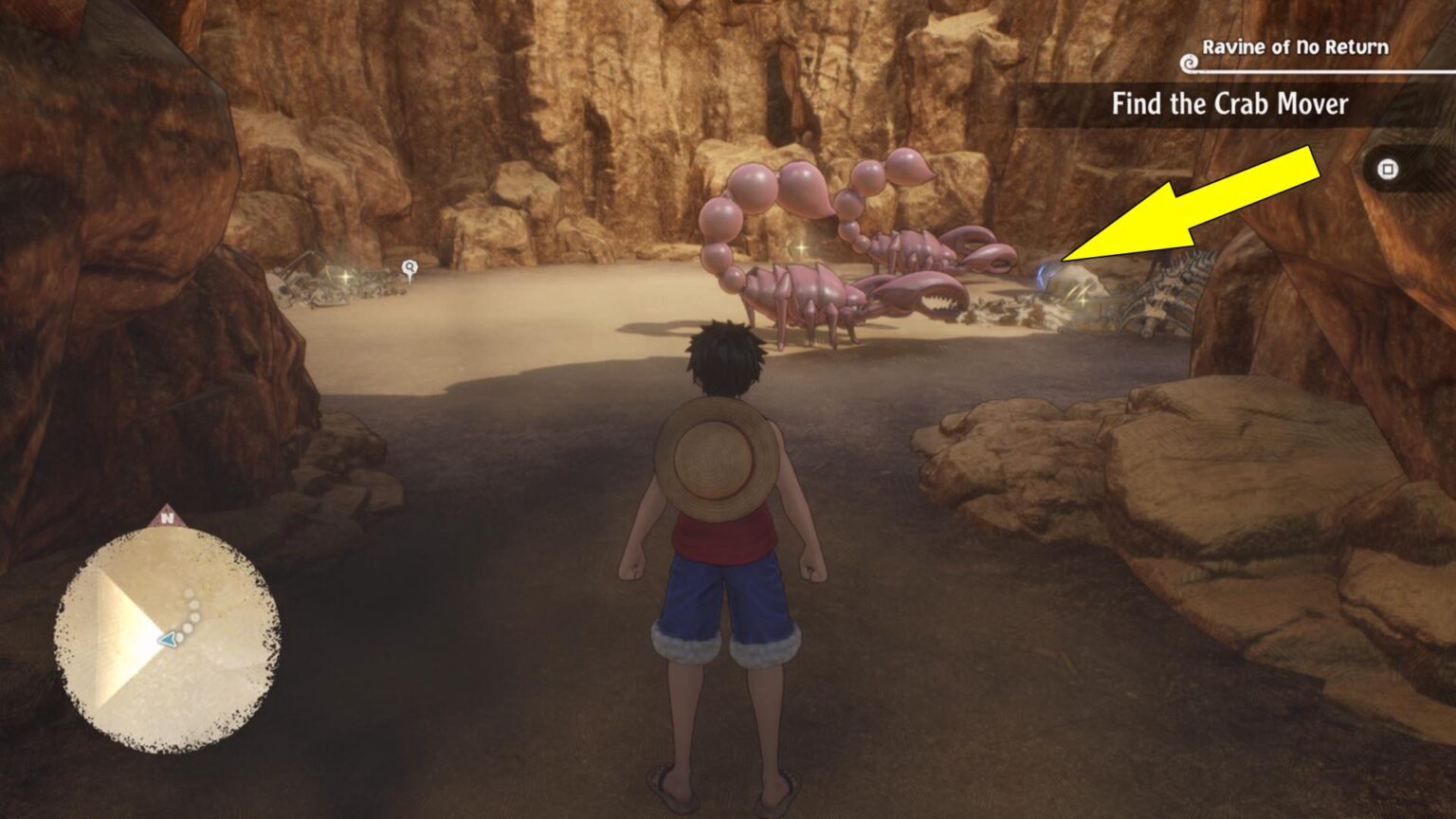Viewport: 1456px width, 819px height.
Task: Select the Find the Crab Mover objective
Action: pyautogui.click(x=1228, y=104)
